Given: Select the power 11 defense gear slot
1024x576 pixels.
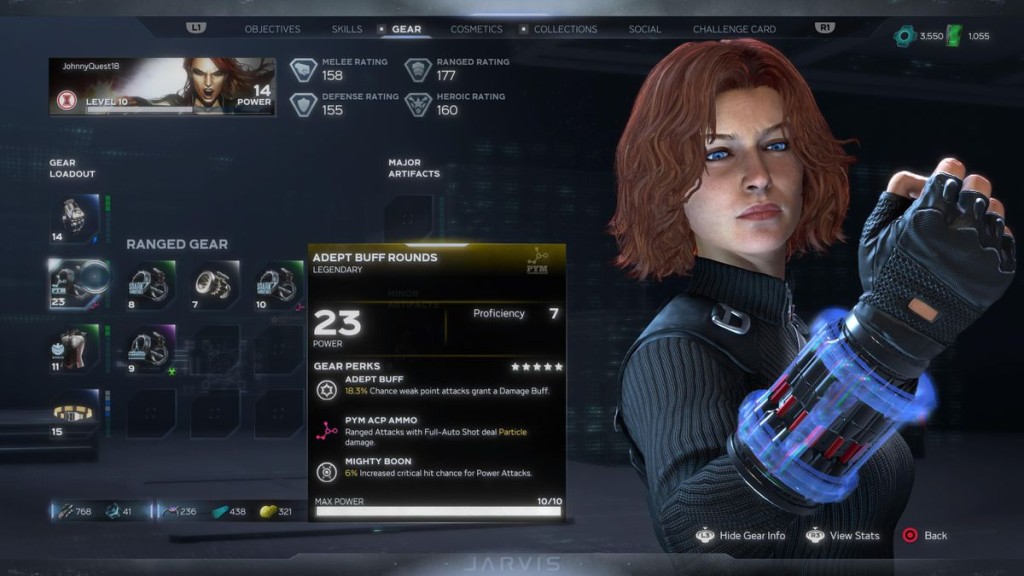Looking at the screenshot, I should point(74,349).
